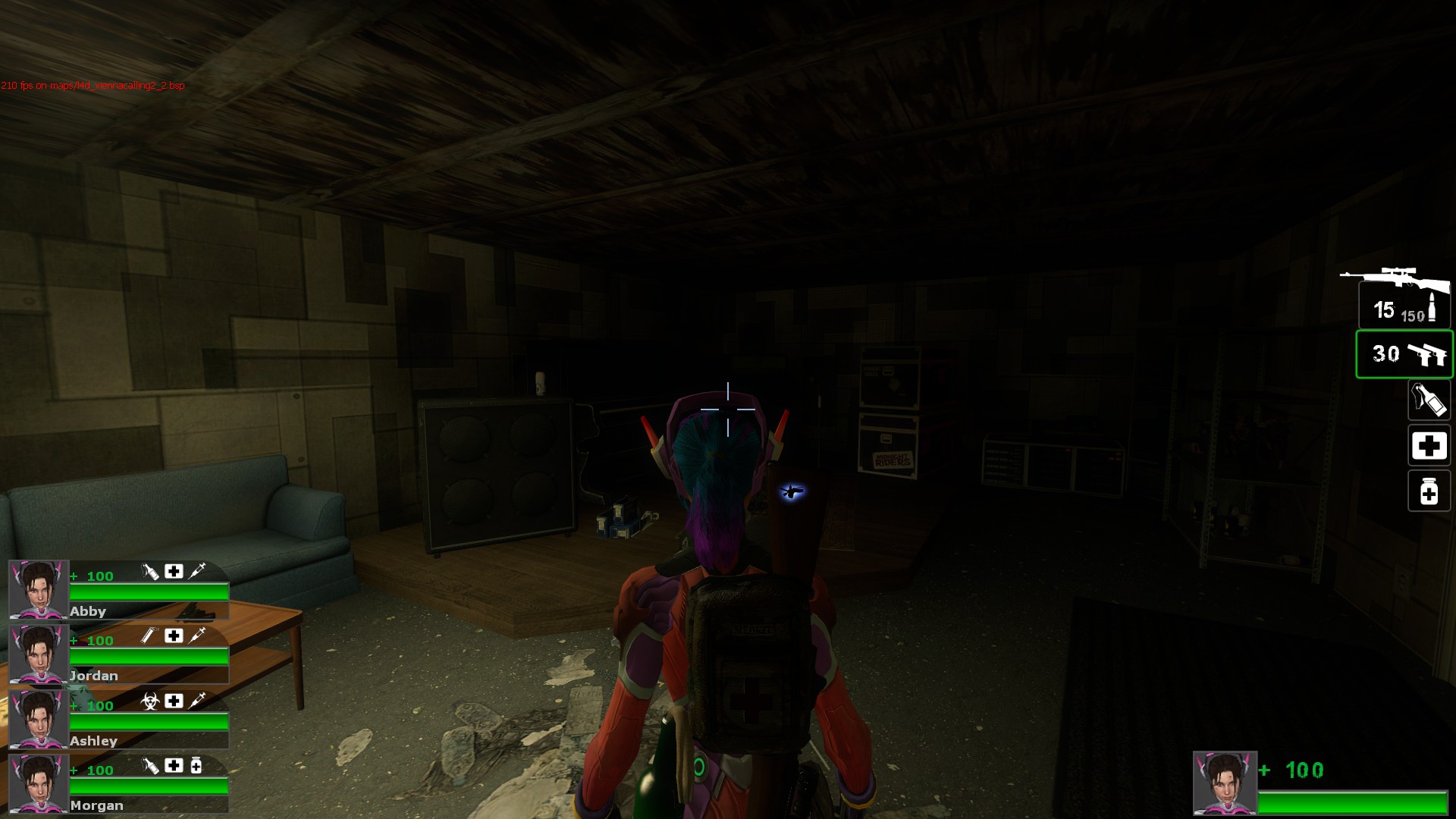This screenshot has height=819, width=1456.
Task: Choose the first aid kit slot on the right
Action: pos(1429,446)
